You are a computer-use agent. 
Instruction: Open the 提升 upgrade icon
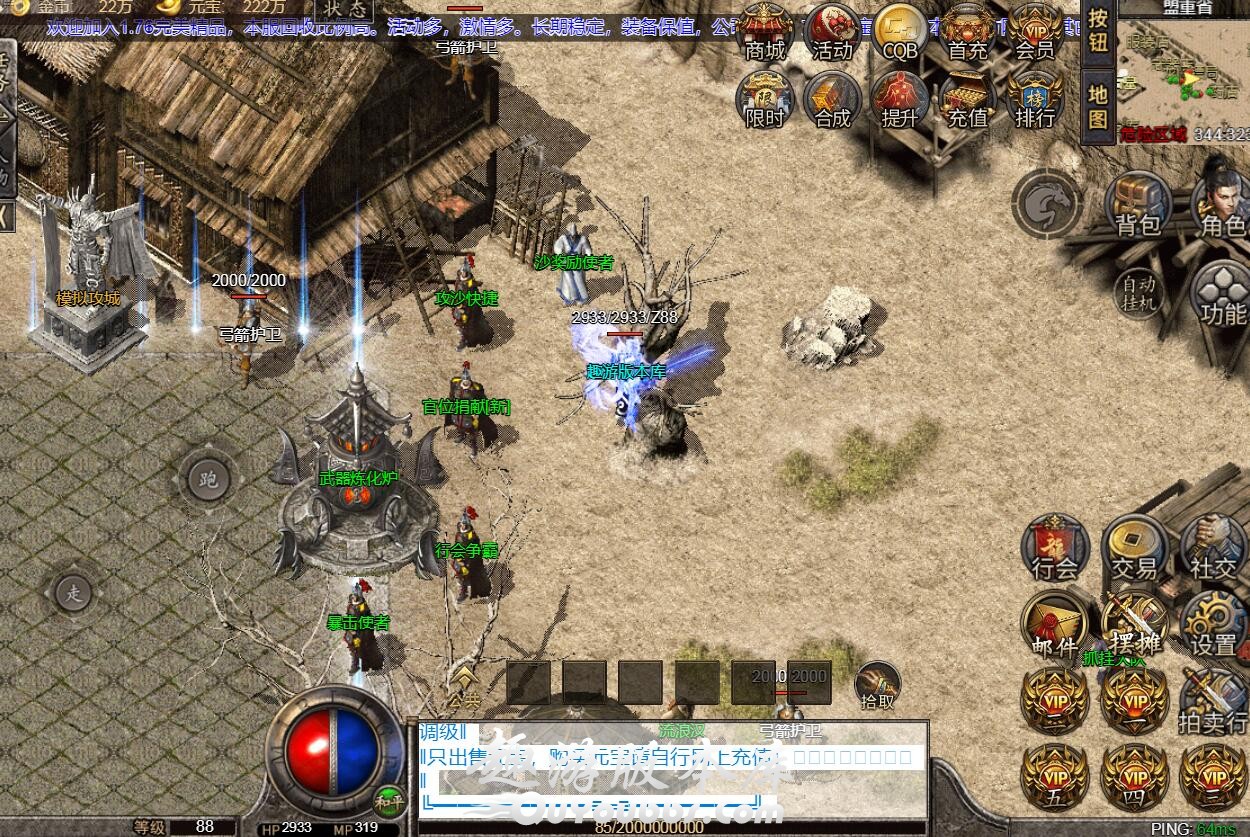coord(900,100)
